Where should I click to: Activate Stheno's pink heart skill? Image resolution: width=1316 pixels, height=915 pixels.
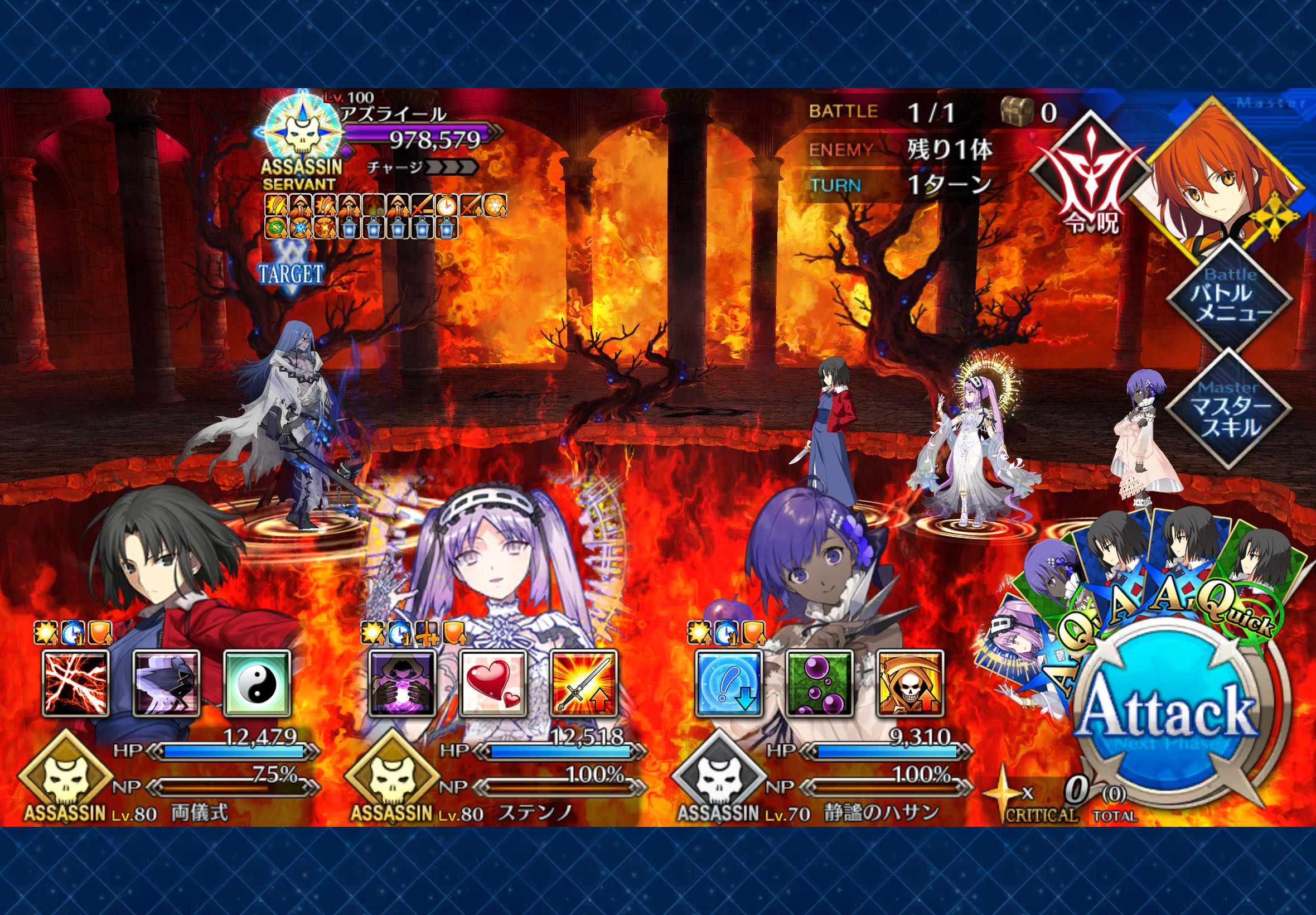493,682
